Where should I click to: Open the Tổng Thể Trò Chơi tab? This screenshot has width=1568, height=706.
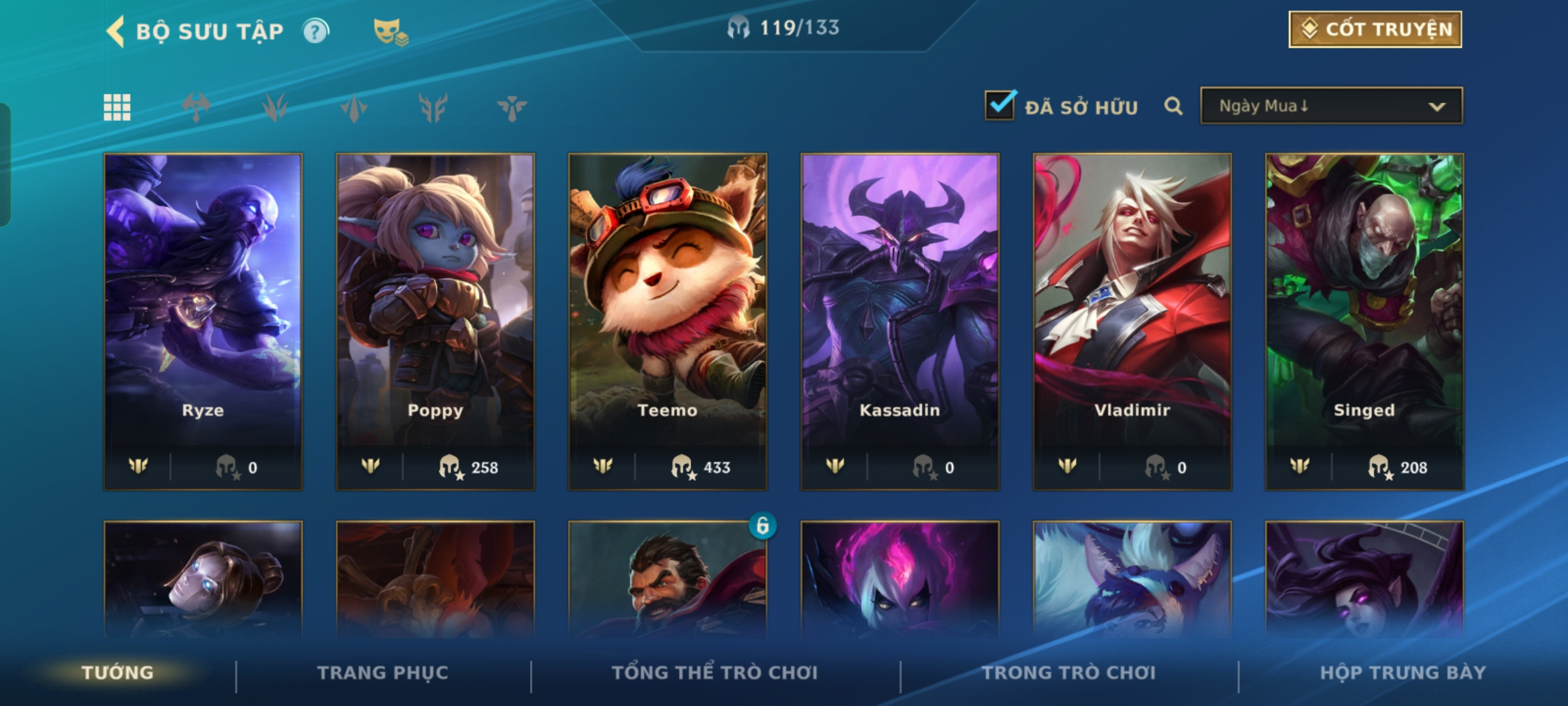click(x=715, y=673)
